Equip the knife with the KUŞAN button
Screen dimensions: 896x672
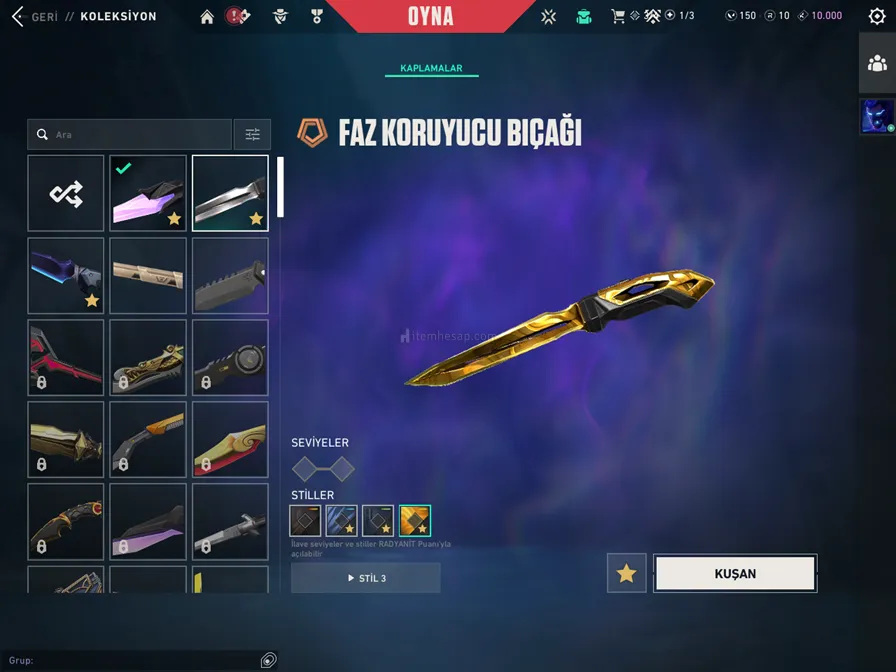point(735,574)
